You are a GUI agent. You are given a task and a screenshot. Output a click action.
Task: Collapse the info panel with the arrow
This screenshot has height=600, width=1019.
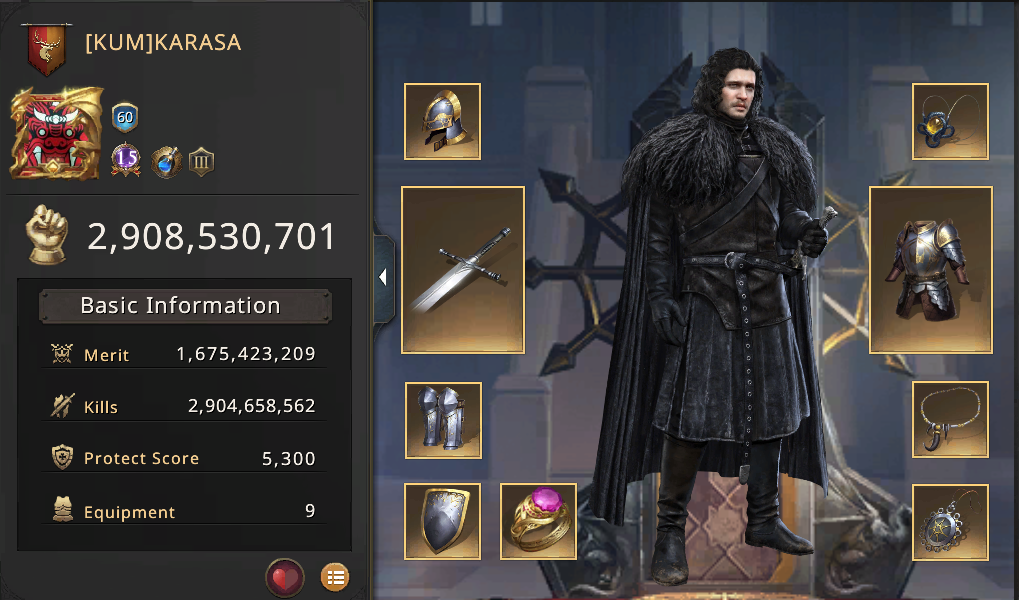pos(383,278)
